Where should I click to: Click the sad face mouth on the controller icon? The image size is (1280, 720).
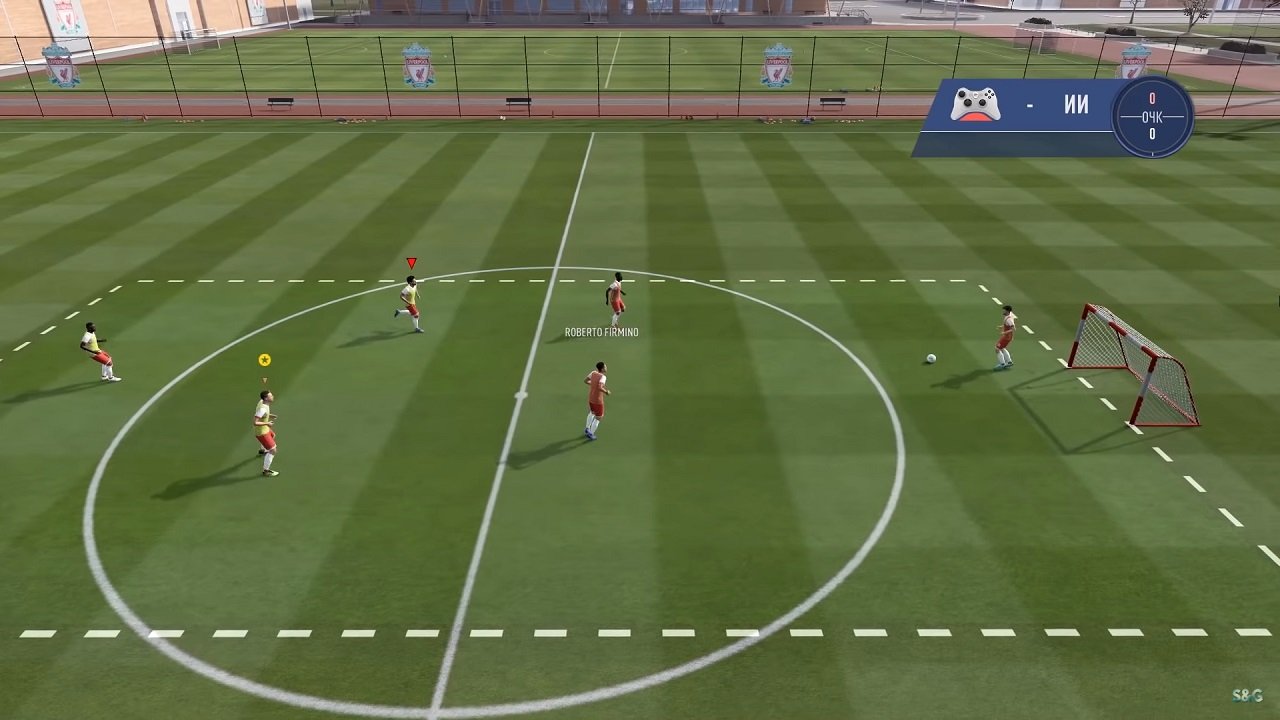coord(975,117)
